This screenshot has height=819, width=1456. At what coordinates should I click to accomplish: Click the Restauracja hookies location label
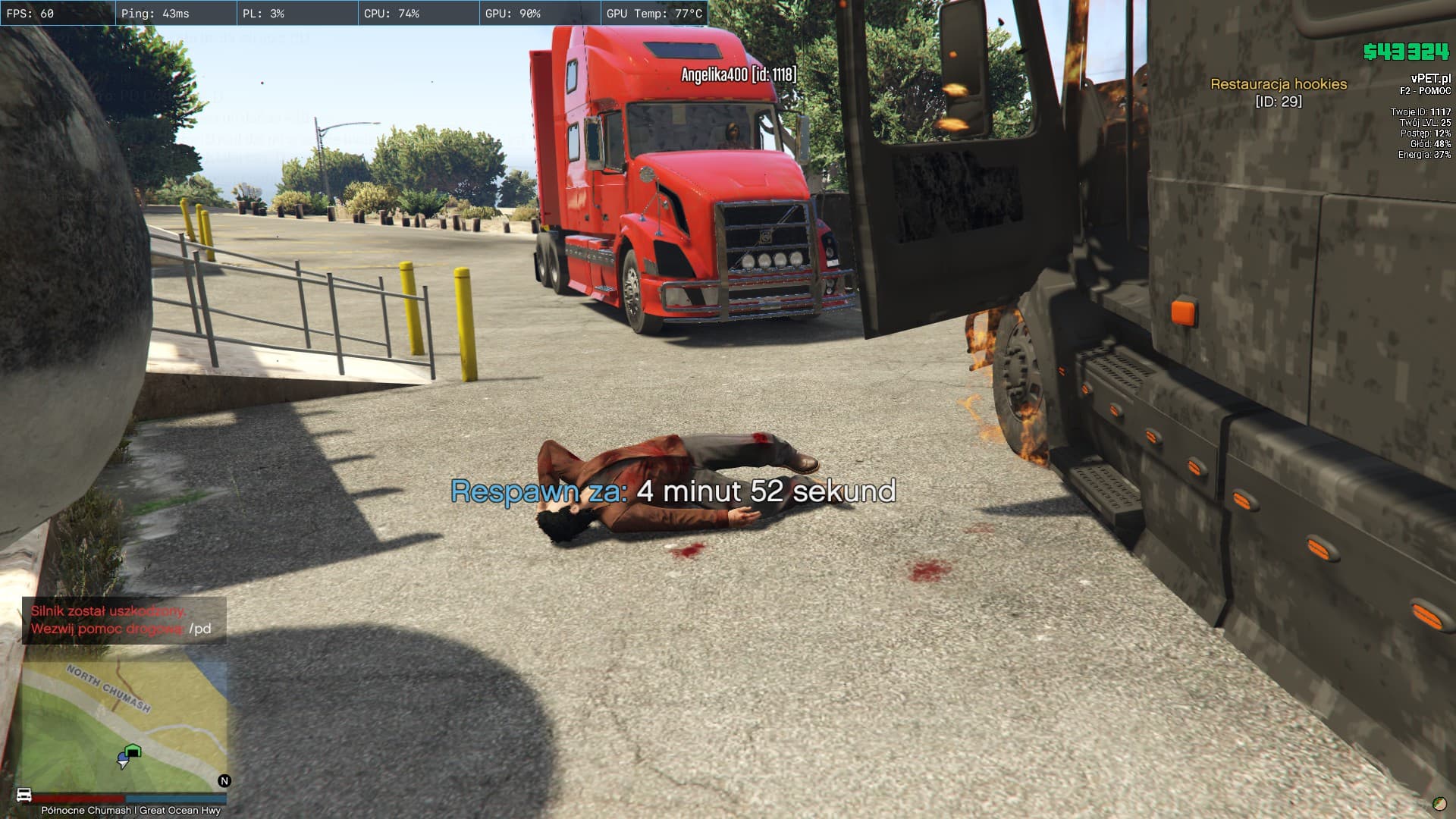pos(1279,84)
